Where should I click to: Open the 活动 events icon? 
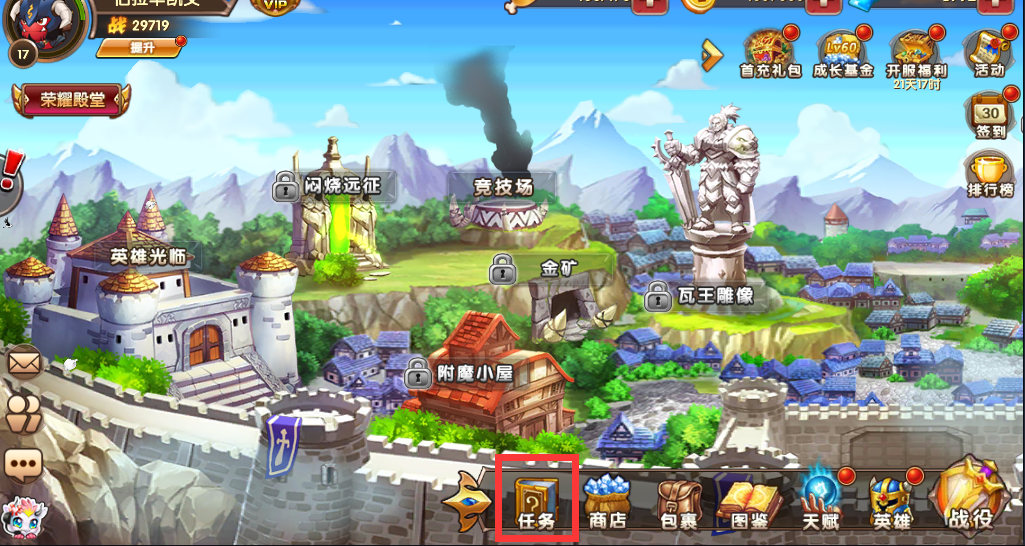(988, 52)
